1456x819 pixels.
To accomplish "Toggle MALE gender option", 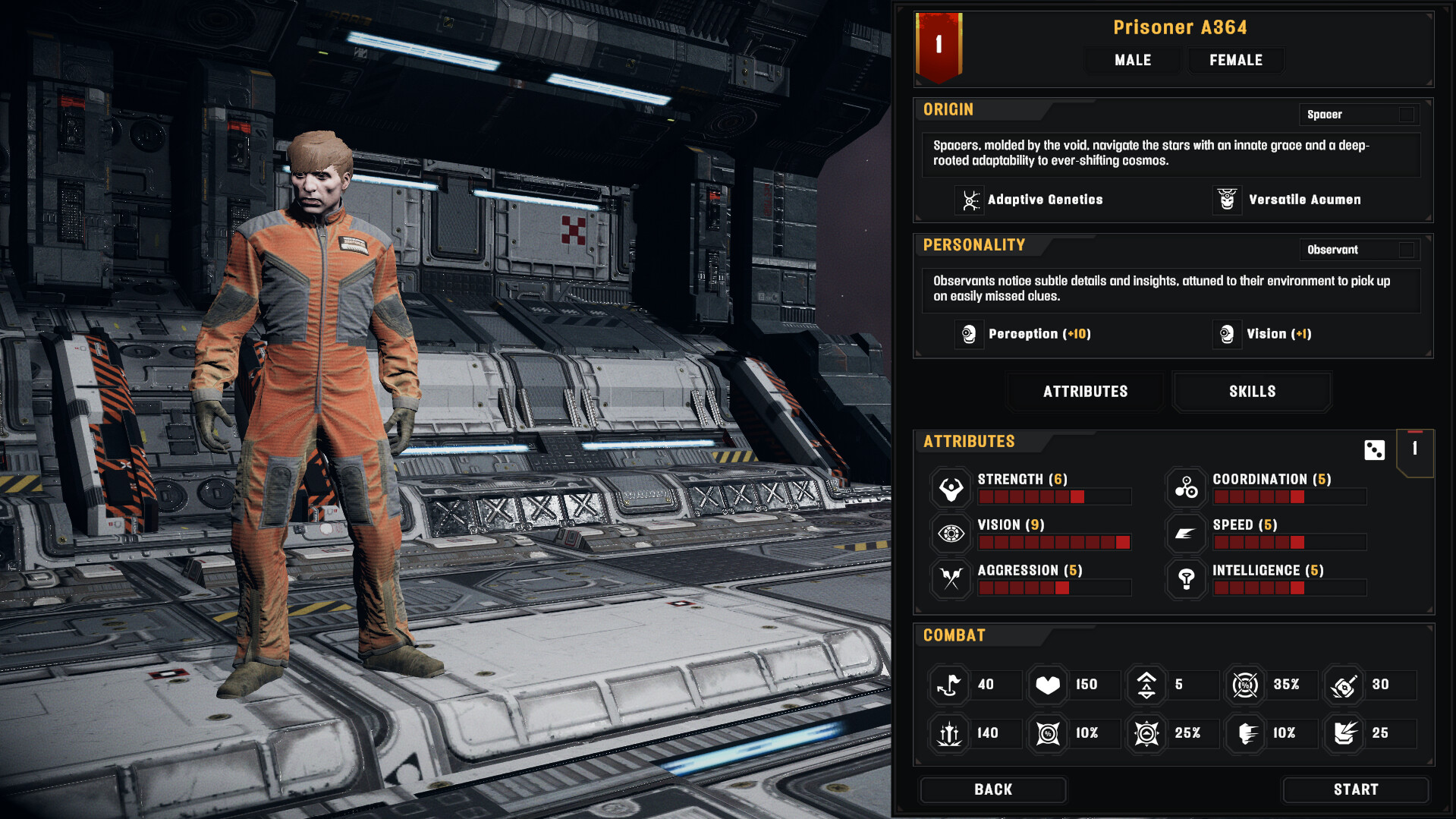I will pyautogui.click(x=1131, y=60).
